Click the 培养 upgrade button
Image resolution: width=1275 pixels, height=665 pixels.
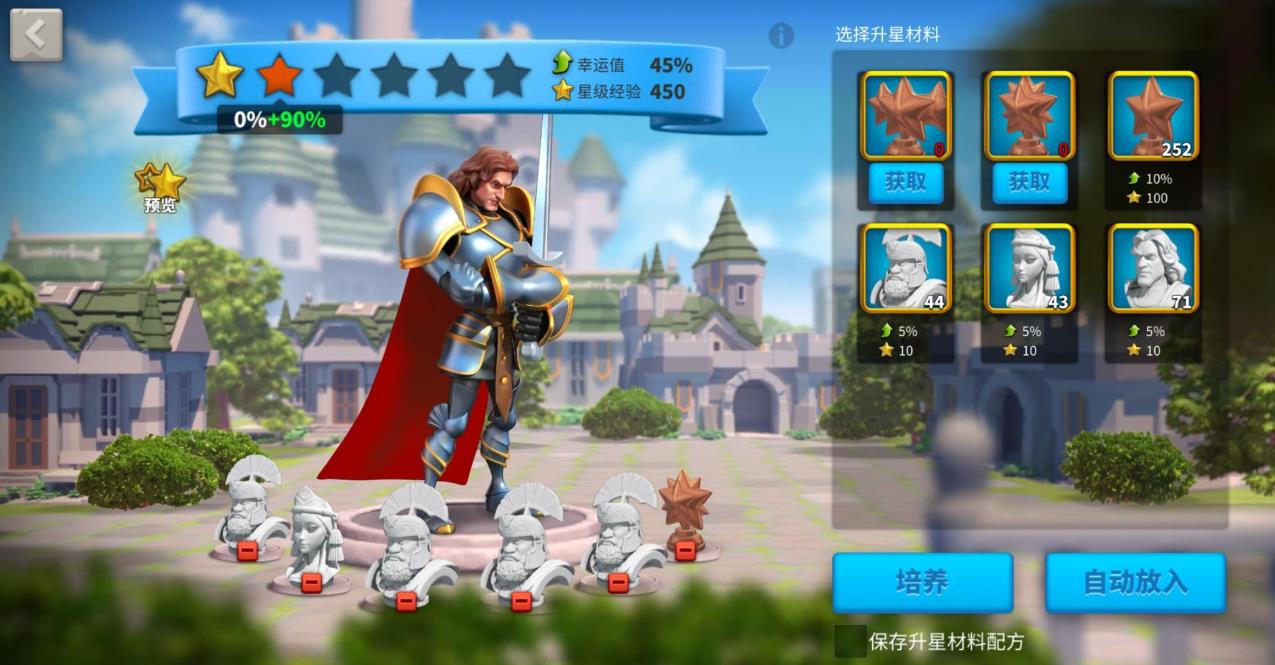click(922, 583)
